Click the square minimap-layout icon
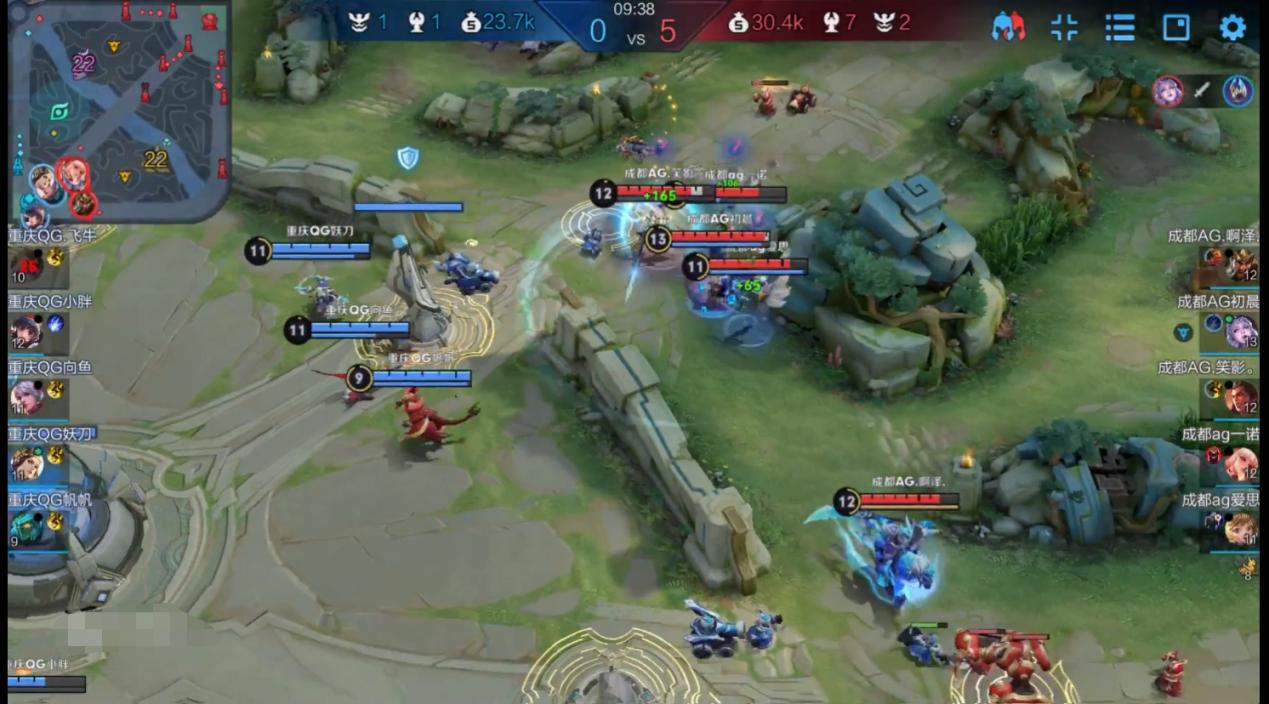The width and height of the screenshot is (1269, 704). tap(1176, 27)
